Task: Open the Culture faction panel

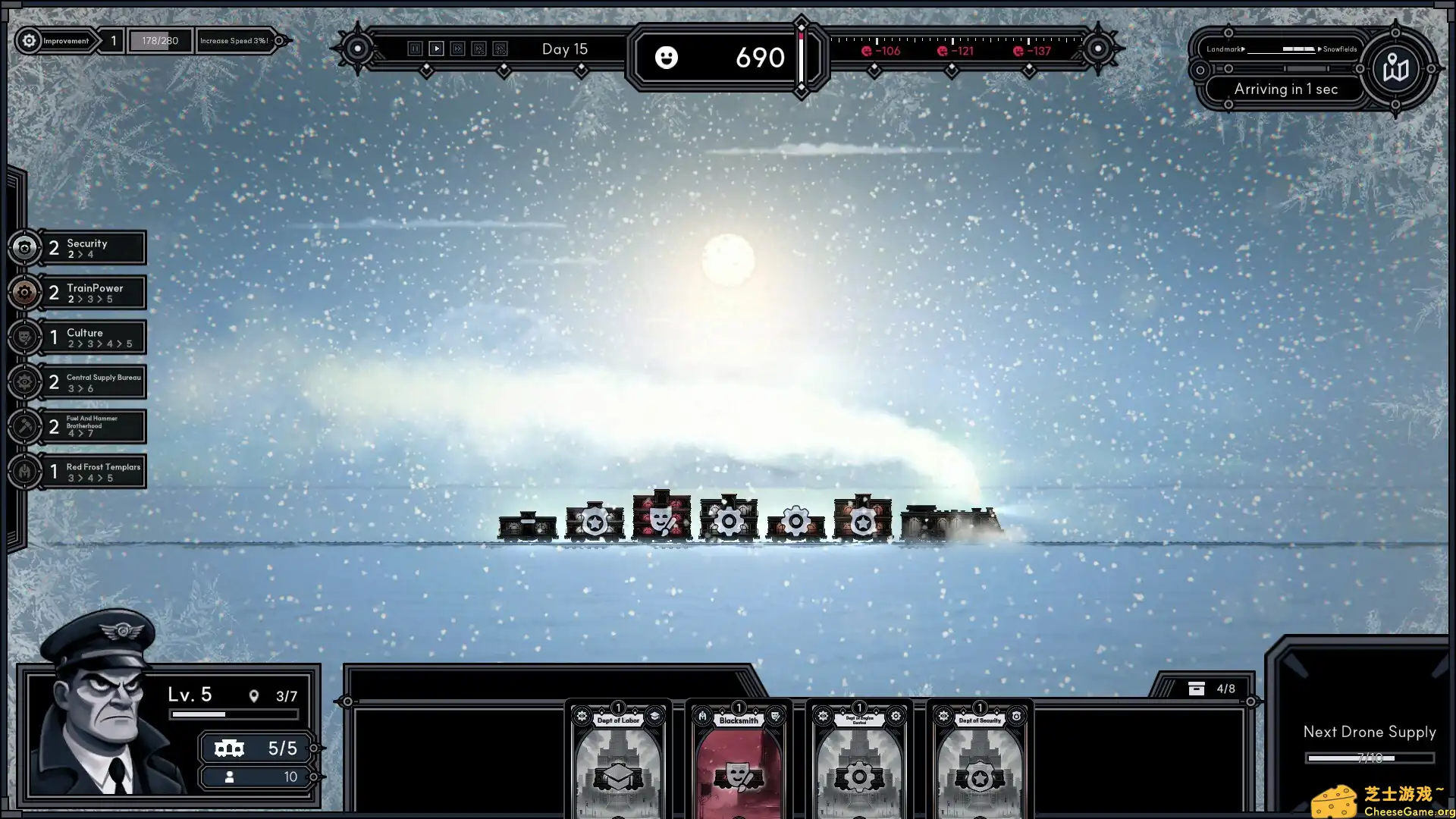Action: (x=25, y=337)
